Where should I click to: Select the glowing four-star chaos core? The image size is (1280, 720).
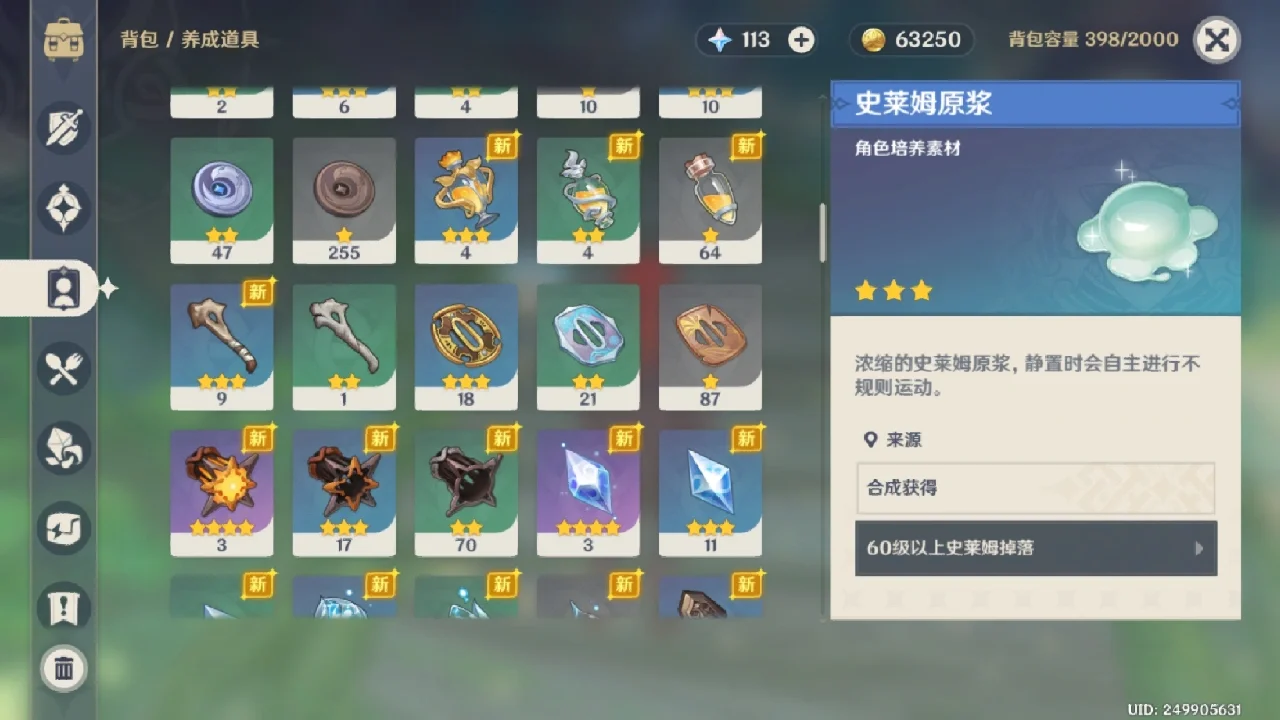coord(221,492)
